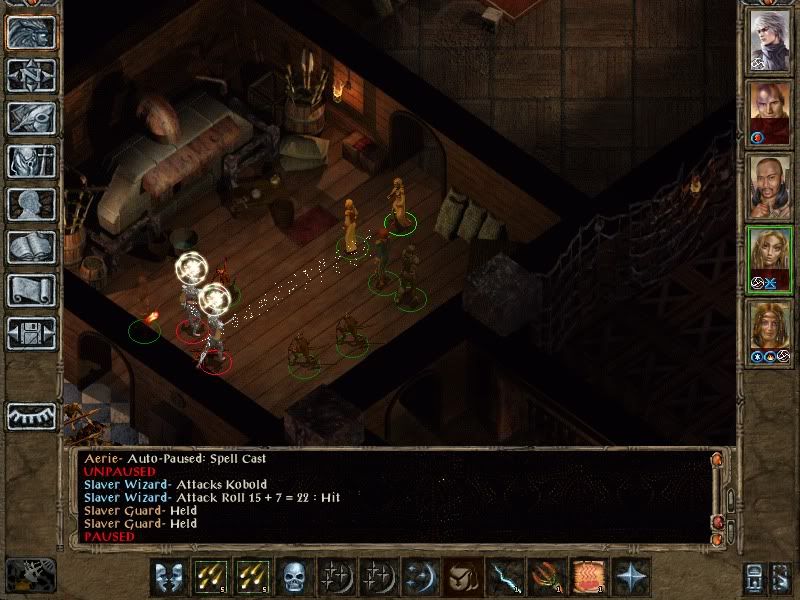
Task: Select the brown-haired woman's bottom portrait
Action: click(x=770, y=328)
